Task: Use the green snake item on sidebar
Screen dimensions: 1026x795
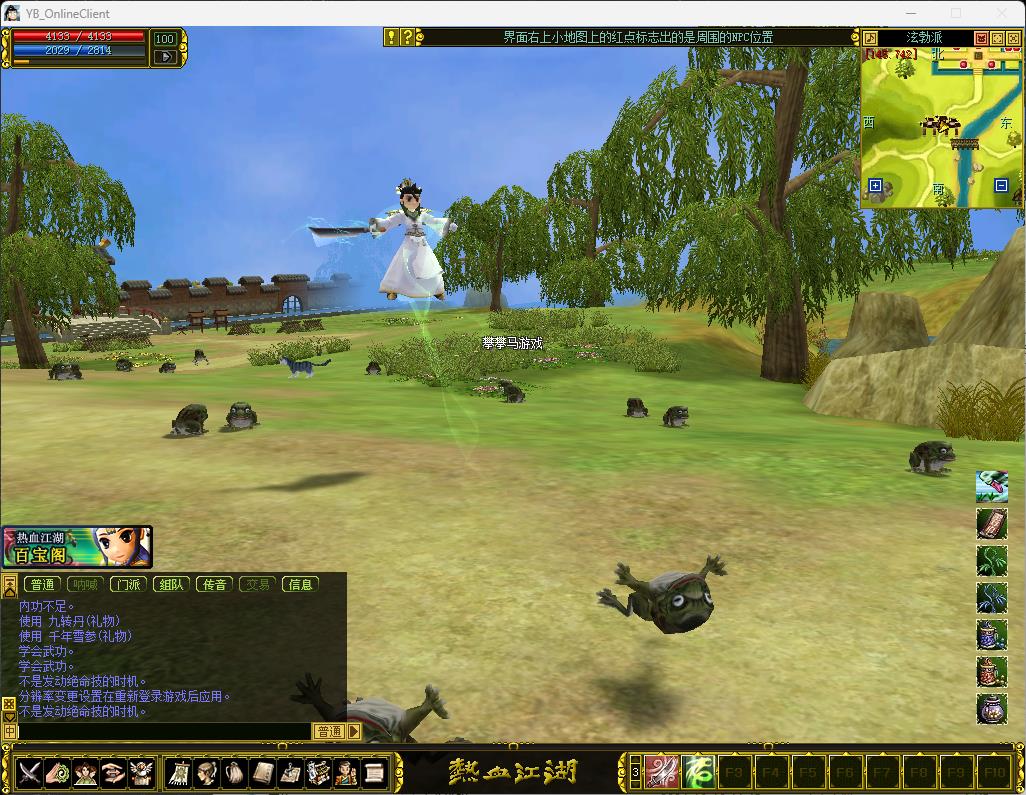Action: click(991, 486)
